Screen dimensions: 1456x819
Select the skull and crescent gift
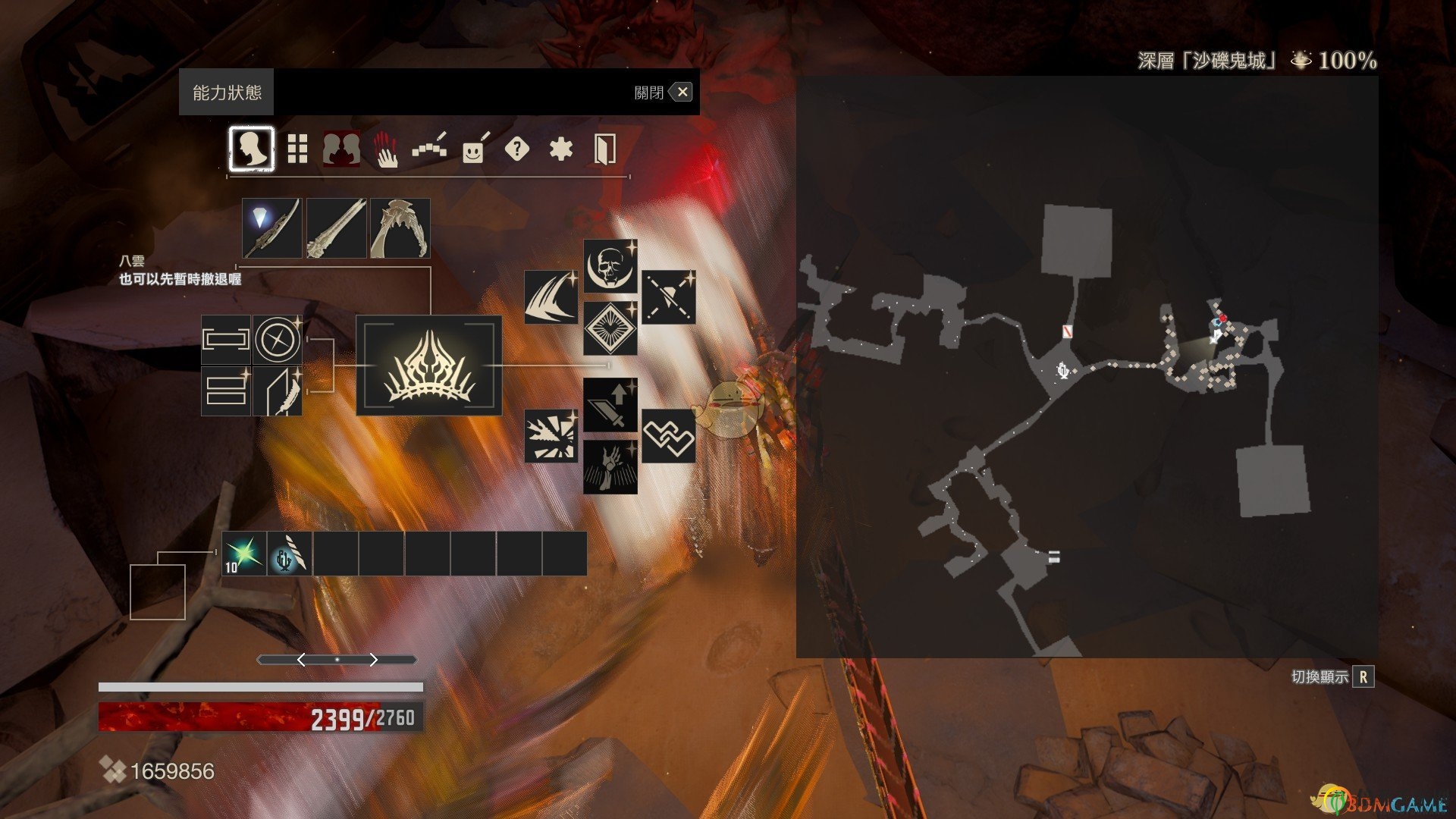610,266
